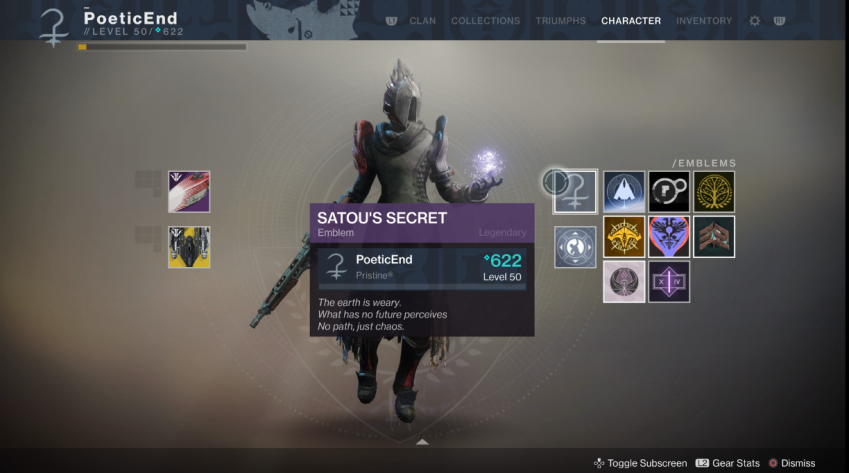Choose the white jumpship emblem on blue

[x=623, y=191]
